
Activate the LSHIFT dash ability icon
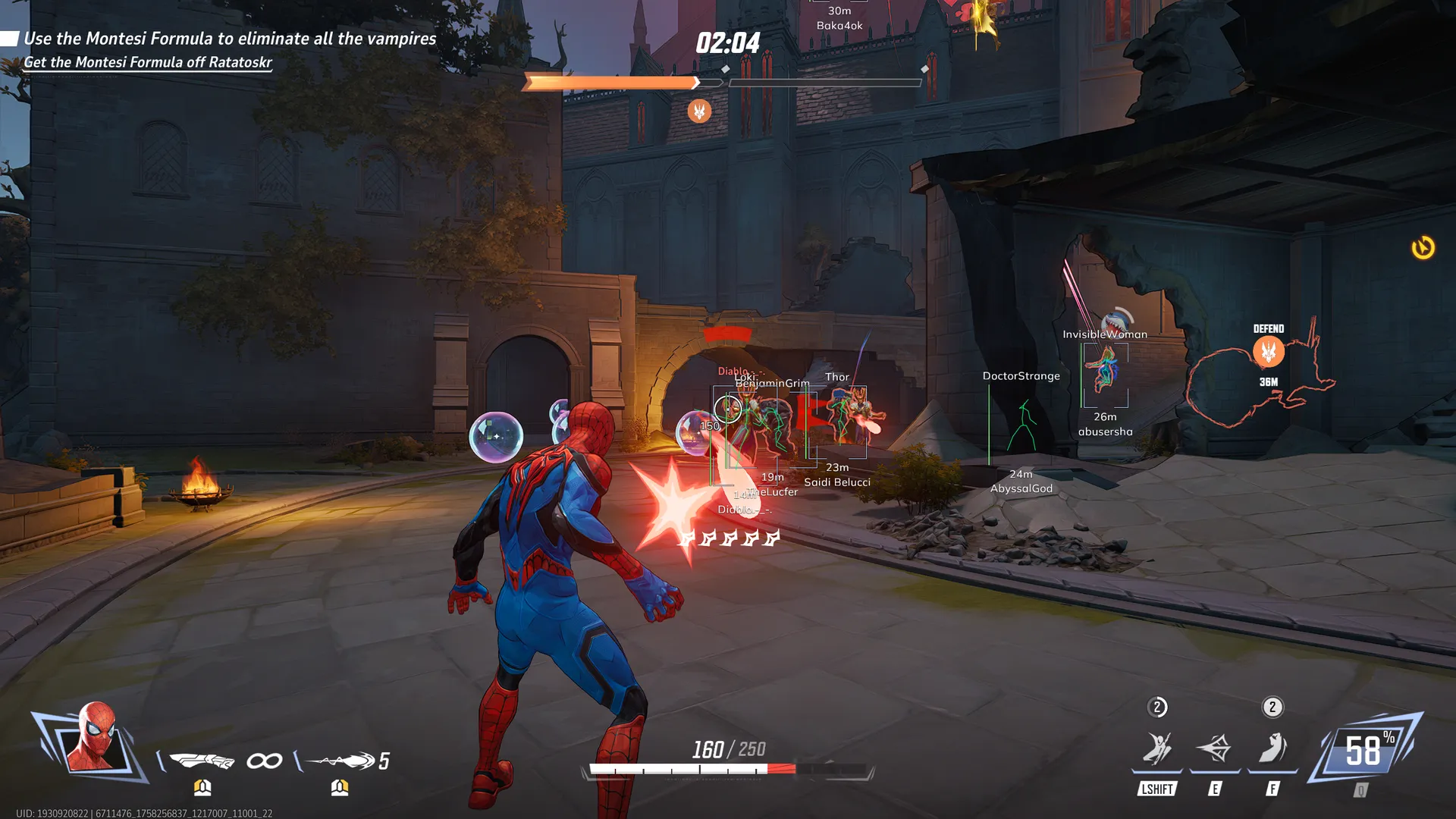[x=1157, y=748]
